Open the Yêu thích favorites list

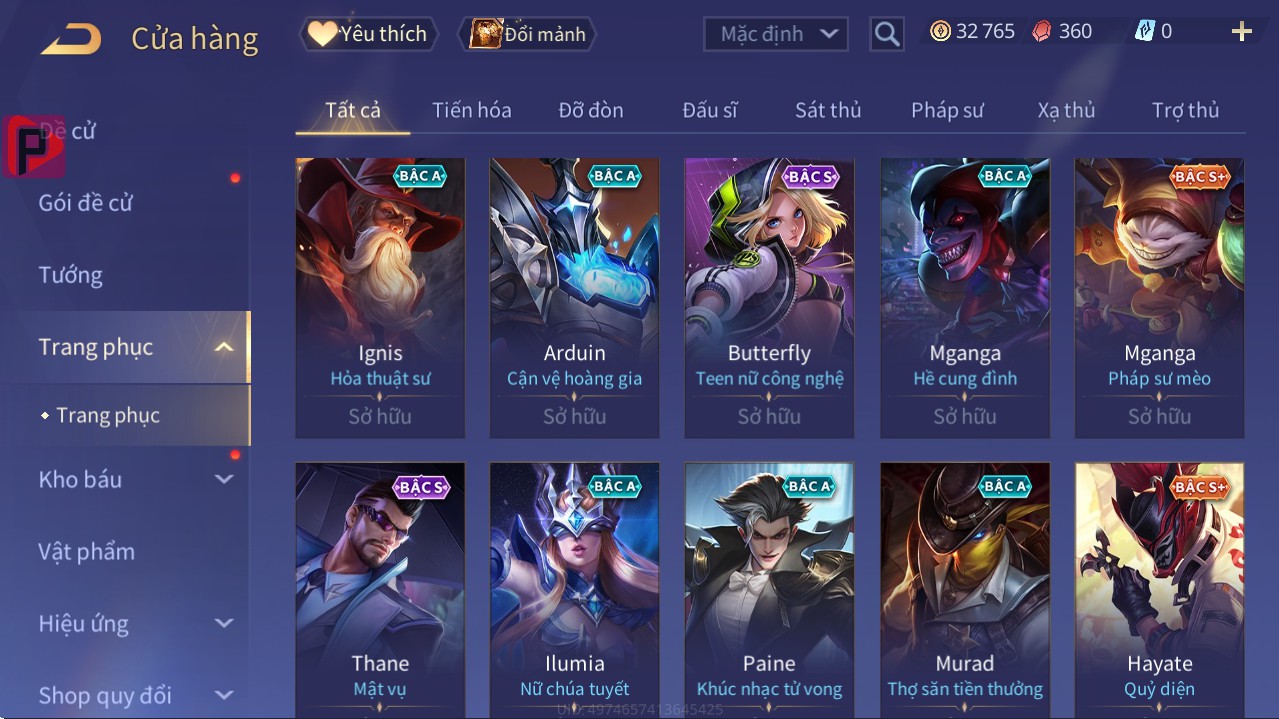(x=367, y=34)
